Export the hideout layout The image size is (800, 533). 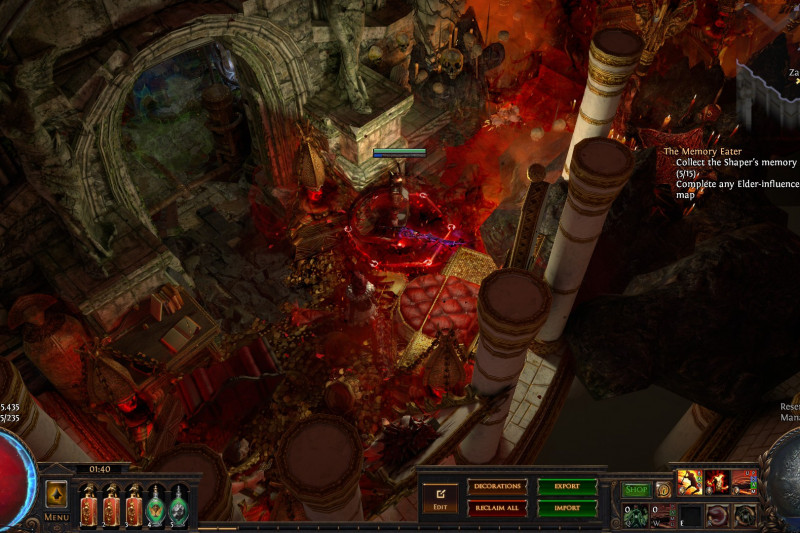[x=567, y=486]
